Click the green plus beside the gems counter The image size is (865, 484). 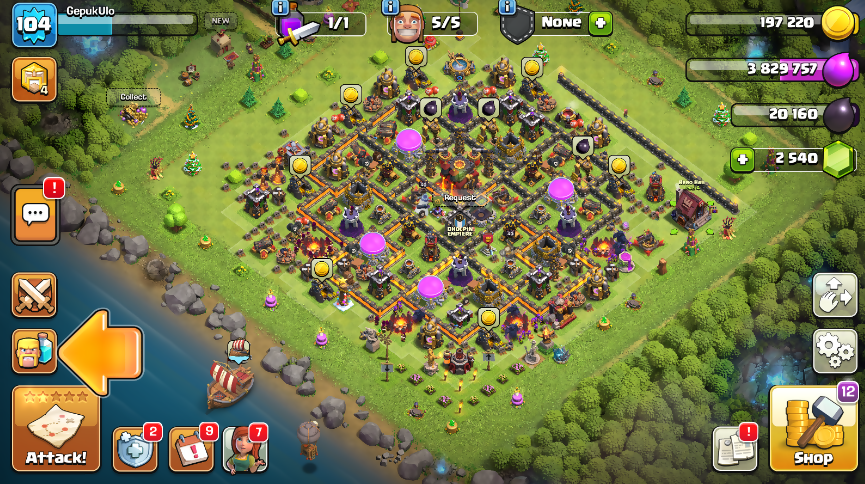pyautogui.click(x=742, y=158)
